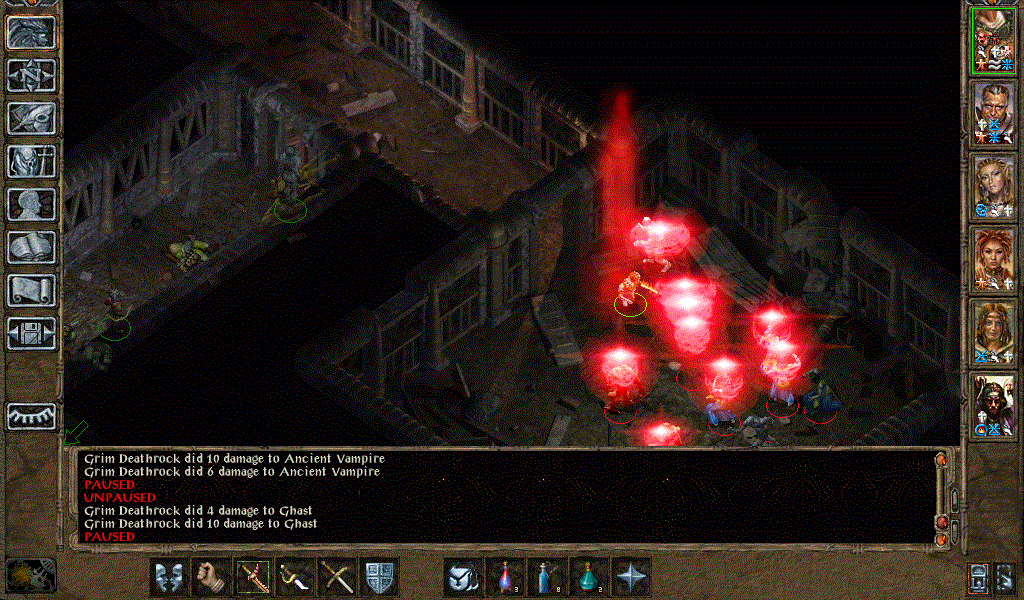Toggle pause using the clock in the corner
The image size is (1024, 600).
point(30,574)
